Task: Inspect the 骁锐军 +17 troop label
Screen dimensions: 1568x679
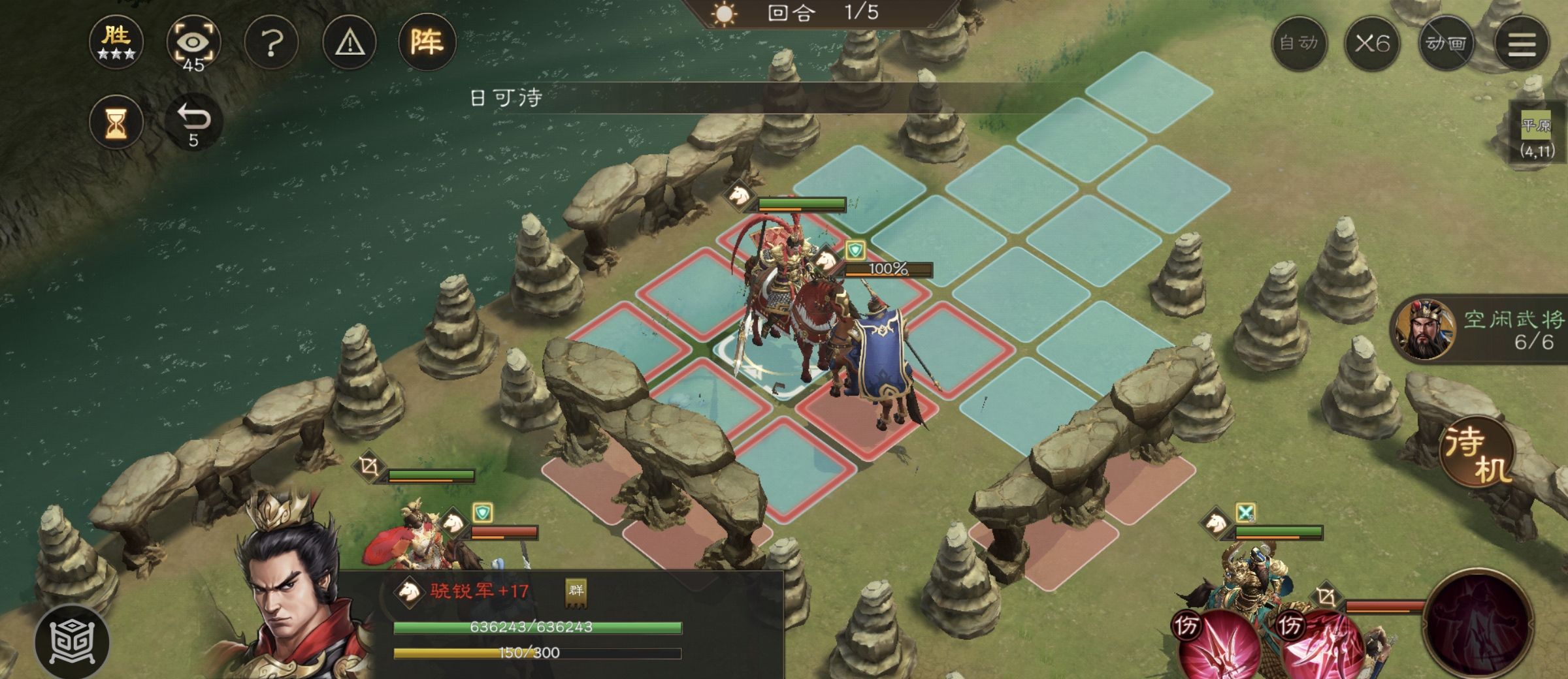Action: pyautogui.click(x=479, y=592)
